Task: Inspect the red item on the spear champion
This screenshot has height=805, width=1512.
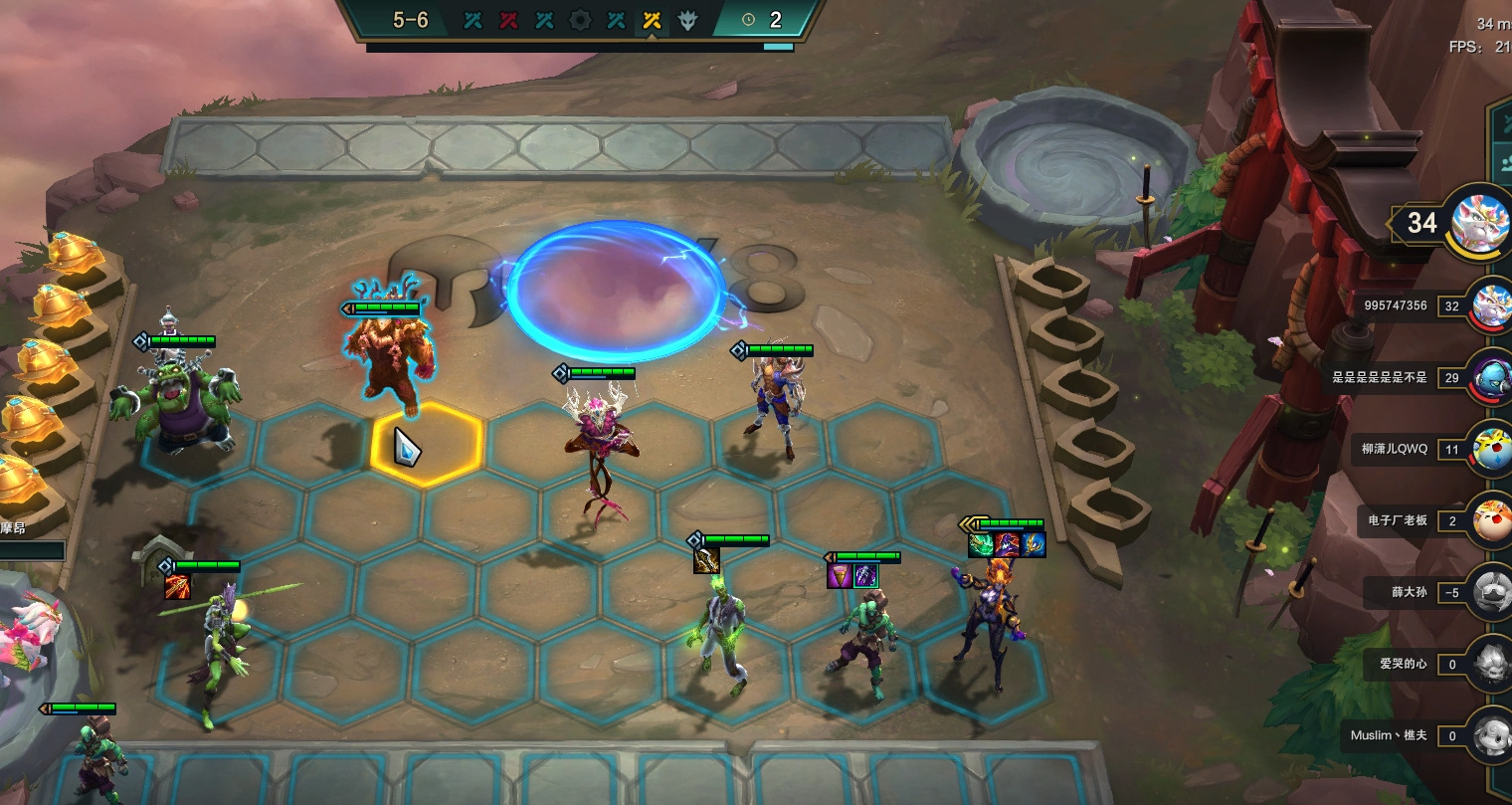Action: click(177, 587)
